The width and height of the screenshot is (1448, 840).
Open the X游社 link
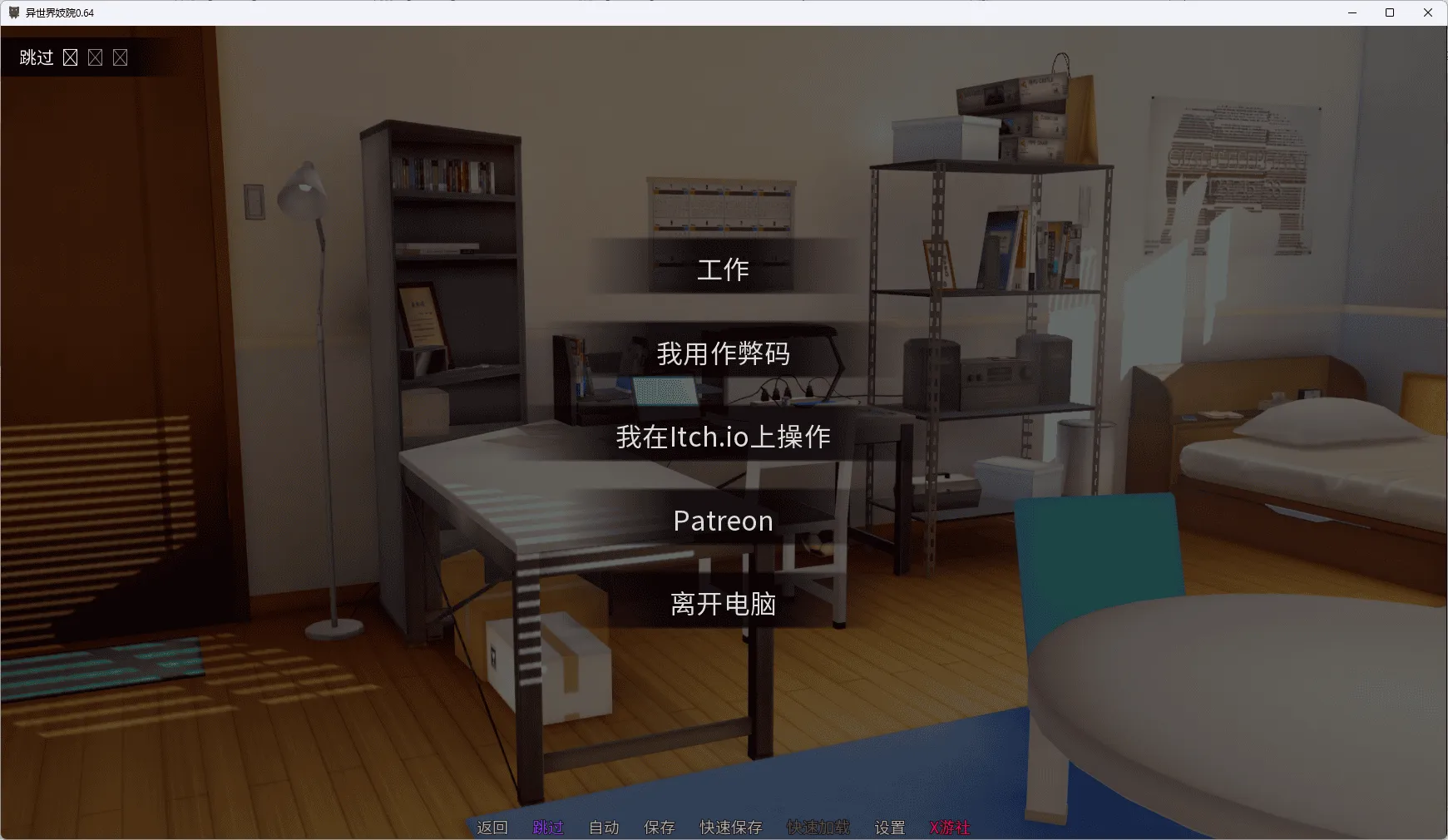click(951, 828)
